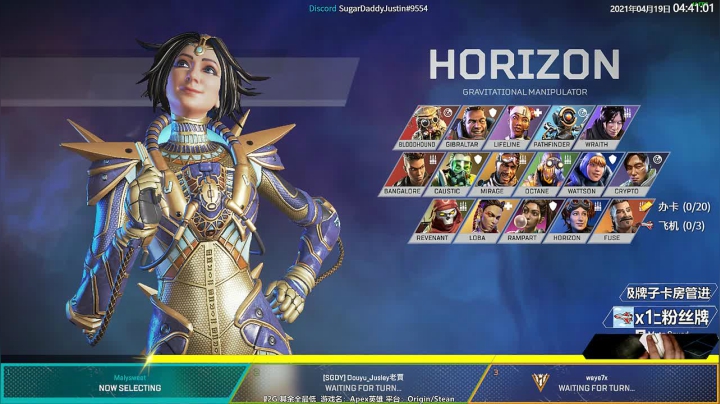The width and height of the screenshot is (720, 404).
Task: Select Revenant from the bottom row
Action: point(432,220)
